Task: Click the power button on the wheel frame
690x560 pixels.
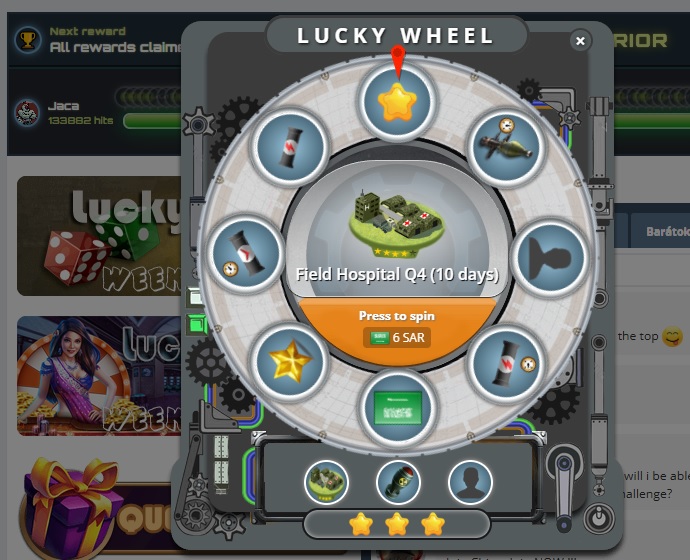Action: click(x=597, y=519)
